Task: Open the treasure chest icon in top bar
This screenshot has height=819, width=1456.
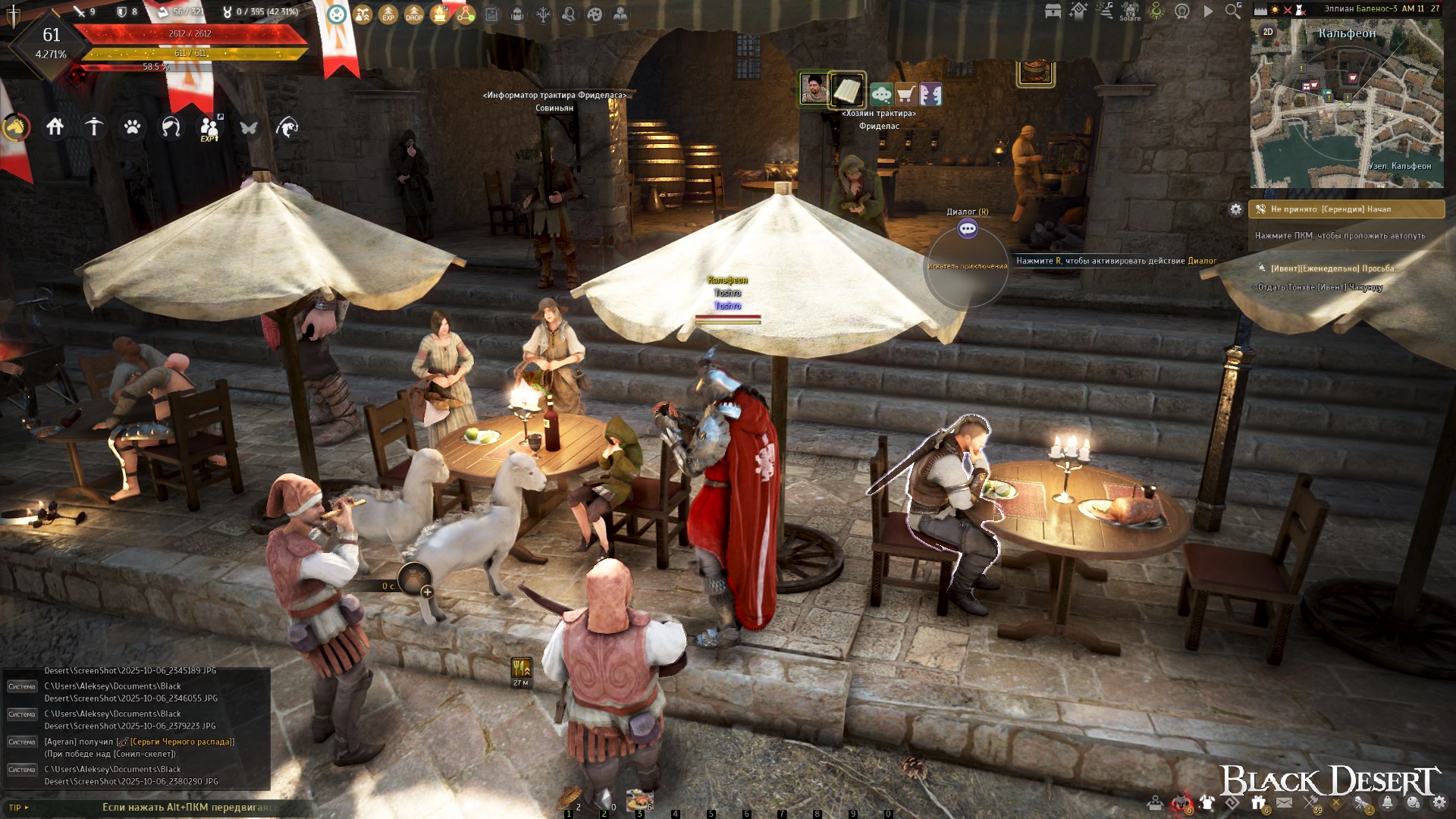Action: 1053,11
